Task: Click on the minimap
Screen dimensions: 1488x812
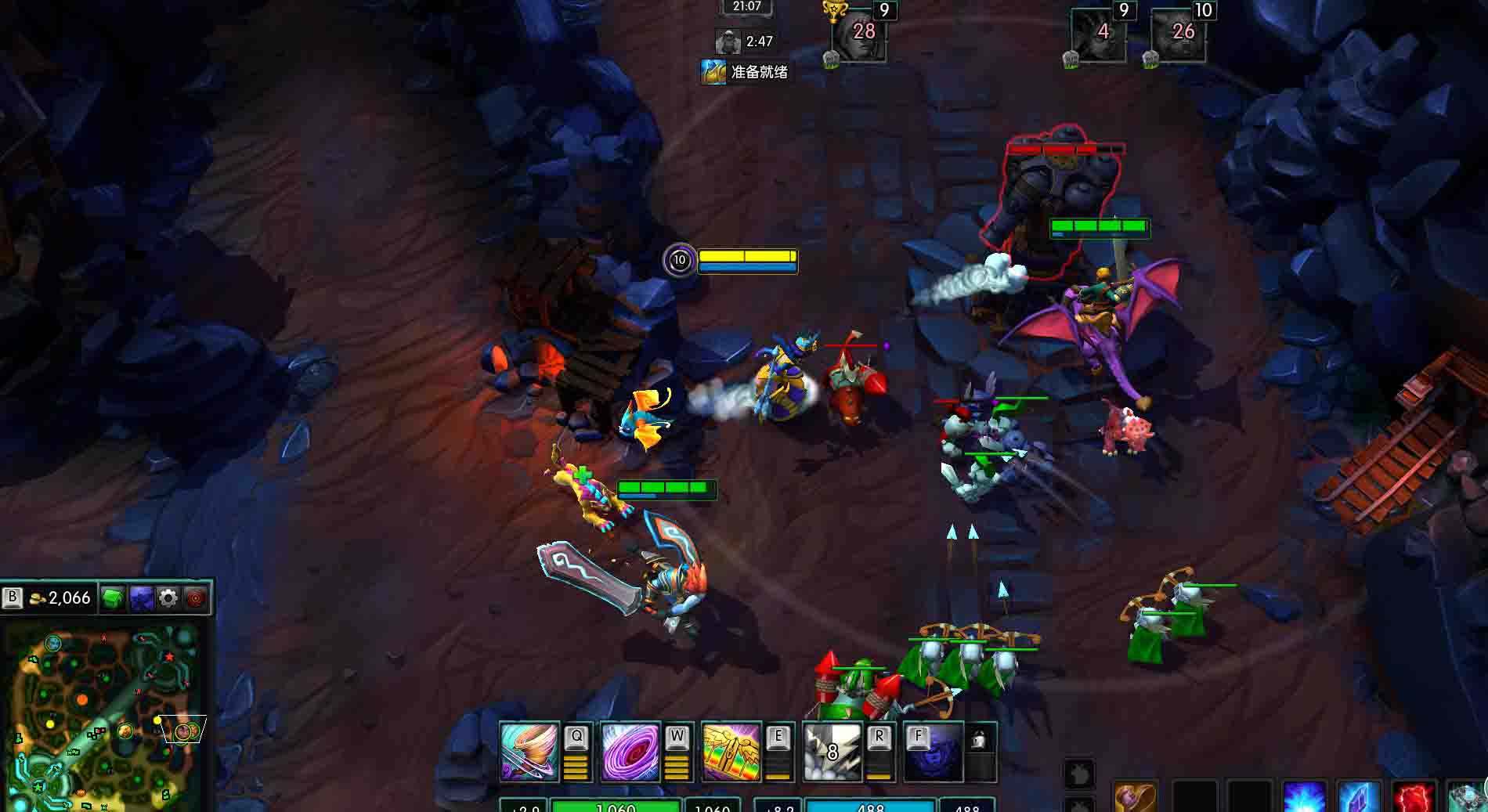Action: 106,716
